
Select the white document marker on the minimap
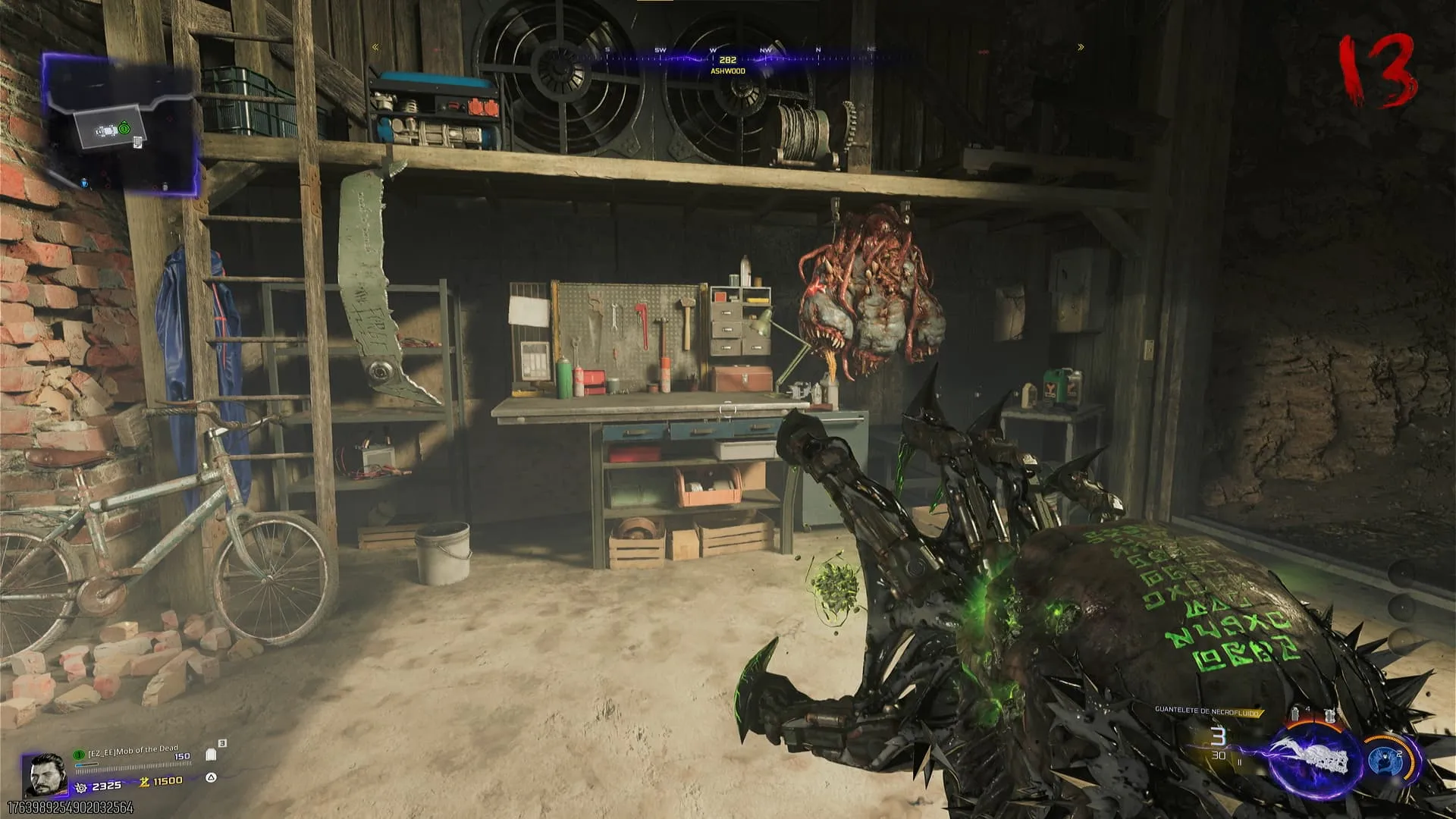(137, 142)
